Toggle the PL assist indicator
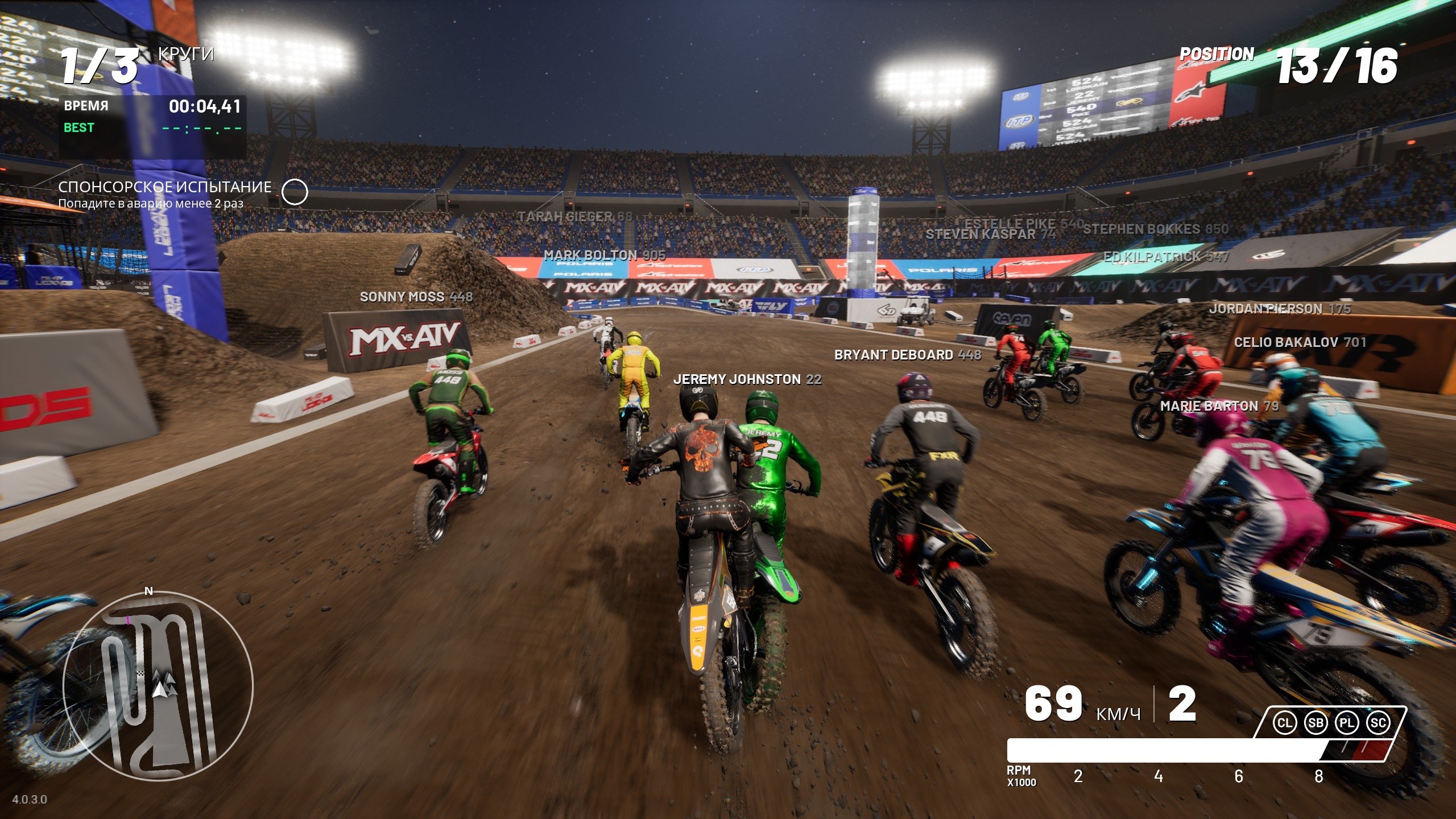Screen dimensions: 1456x819 click(1346, 723)
